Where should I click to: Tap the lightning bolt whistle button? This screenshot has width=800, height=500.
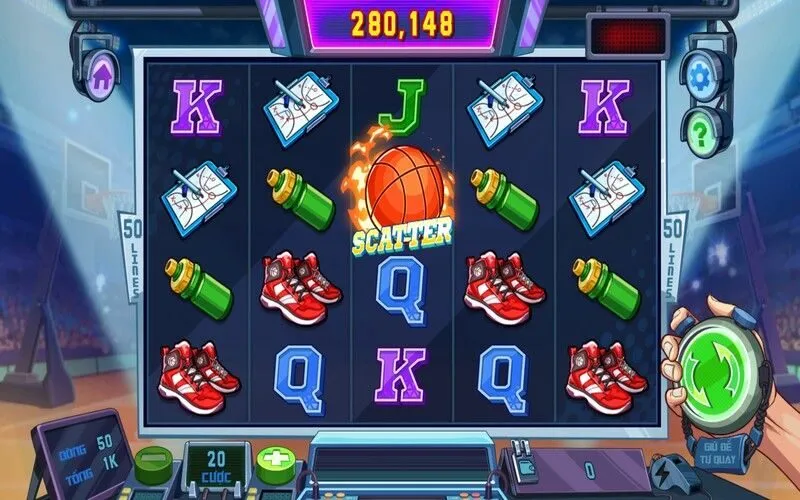coord(669,470)
